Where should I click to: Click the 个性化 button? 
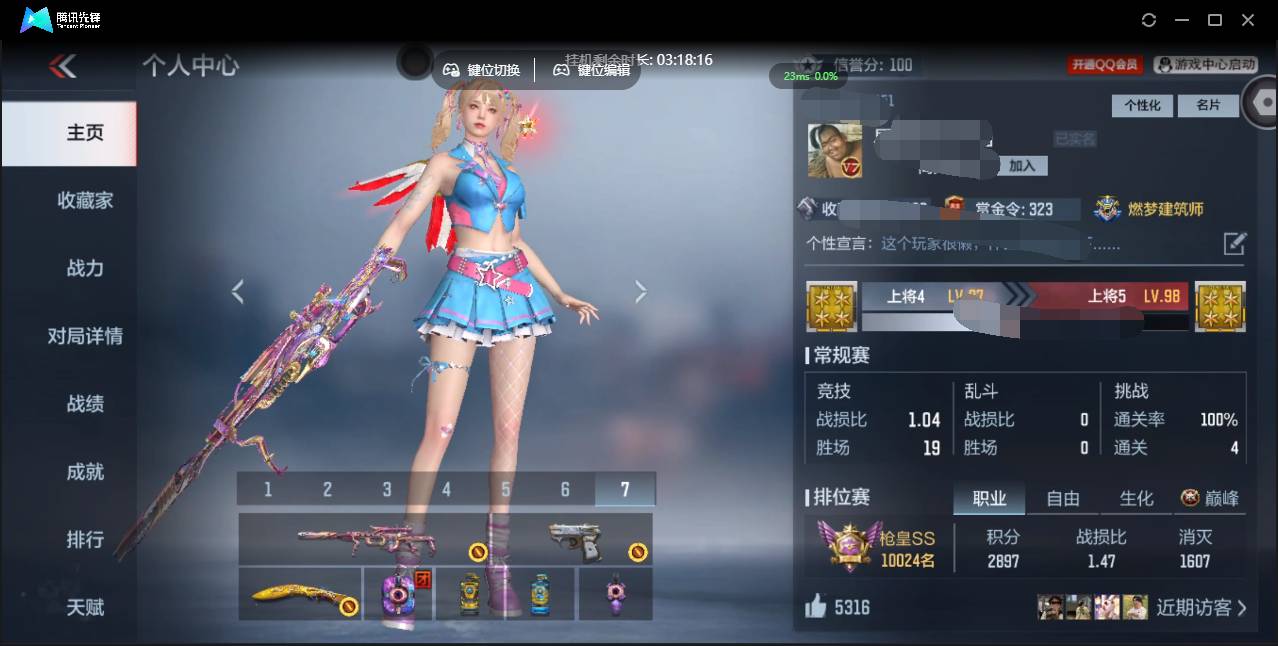coord(1142,105)
